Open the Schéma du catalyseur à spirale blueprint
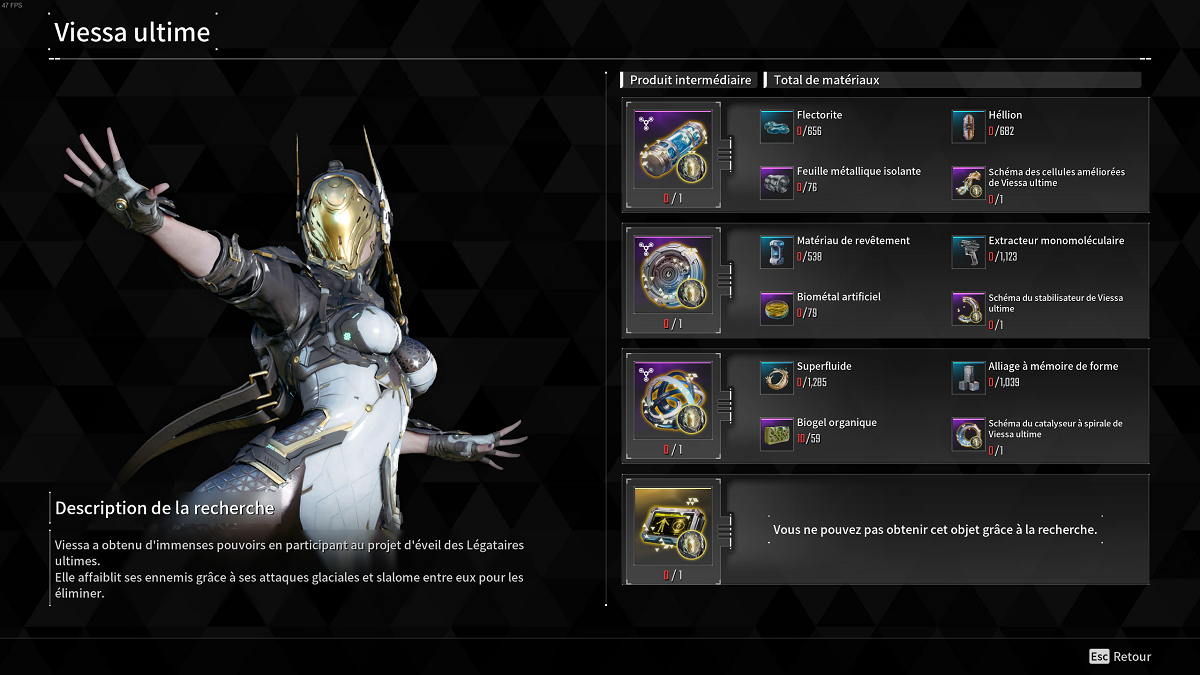 (968, 432)
